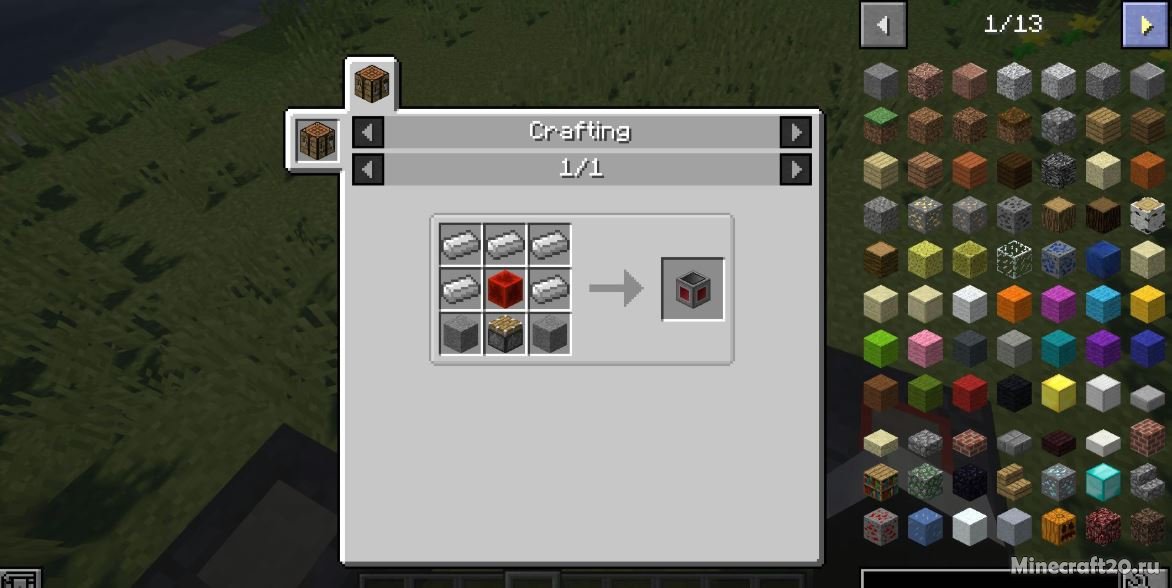Choose the diamond block in the item list
Viewport: 1172px width, 588px height.
click(x=1103, y=481)
